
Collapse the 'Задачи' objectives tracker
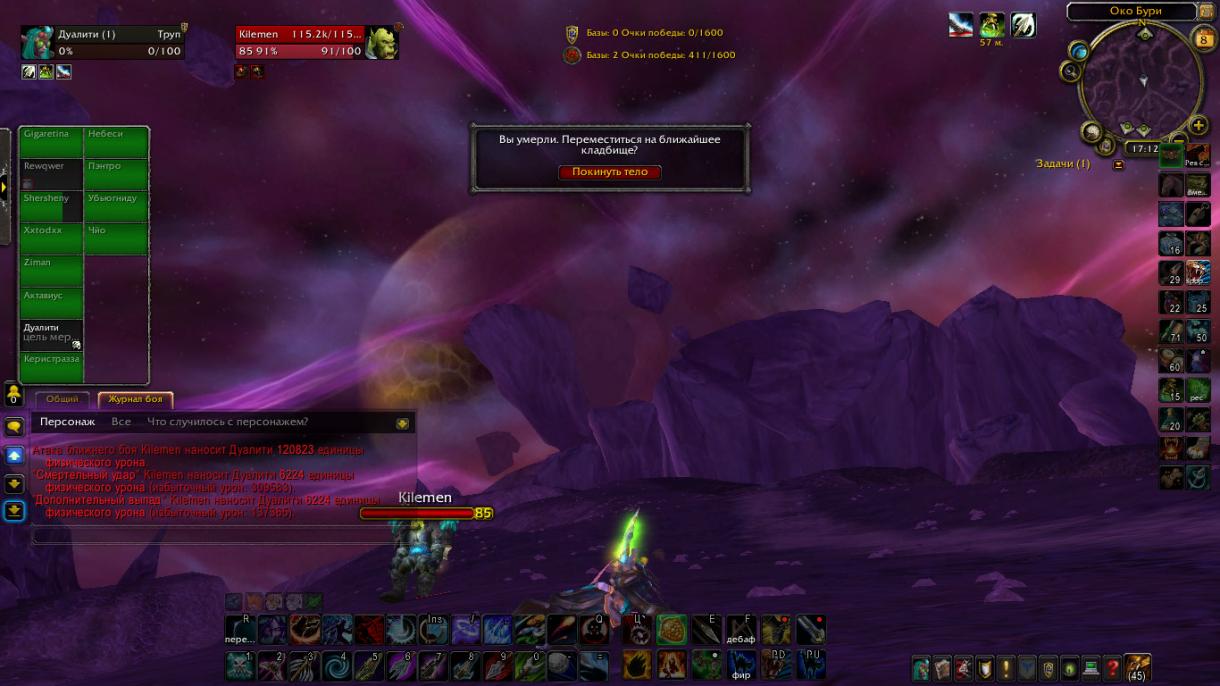click(1119, 165)
